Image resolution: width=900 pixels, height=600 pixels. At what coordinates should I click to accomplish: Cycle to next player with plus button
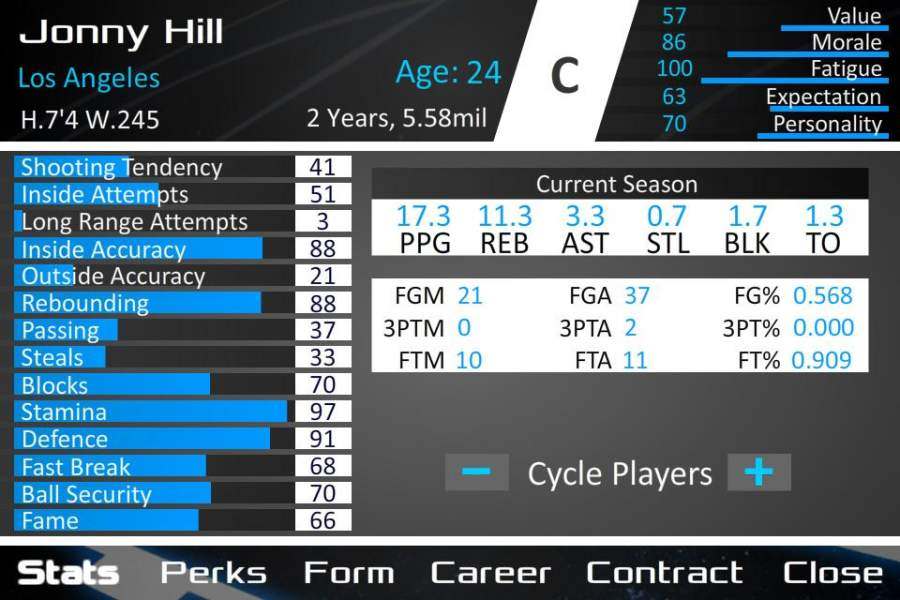759,472
